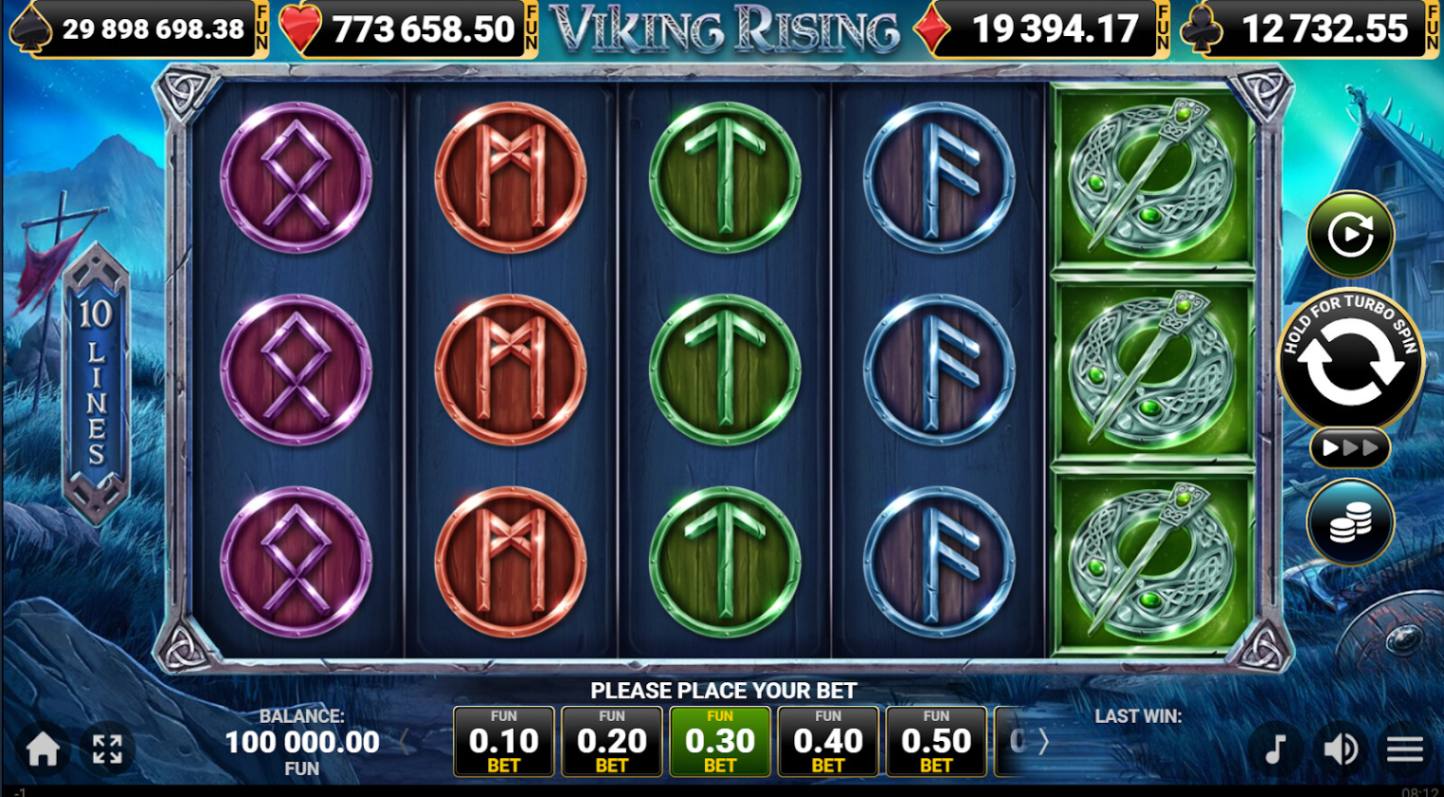Viewport: 1444px width, 797px height.
Task: Click the 10 Lines banner
Action: click(95, 390)
